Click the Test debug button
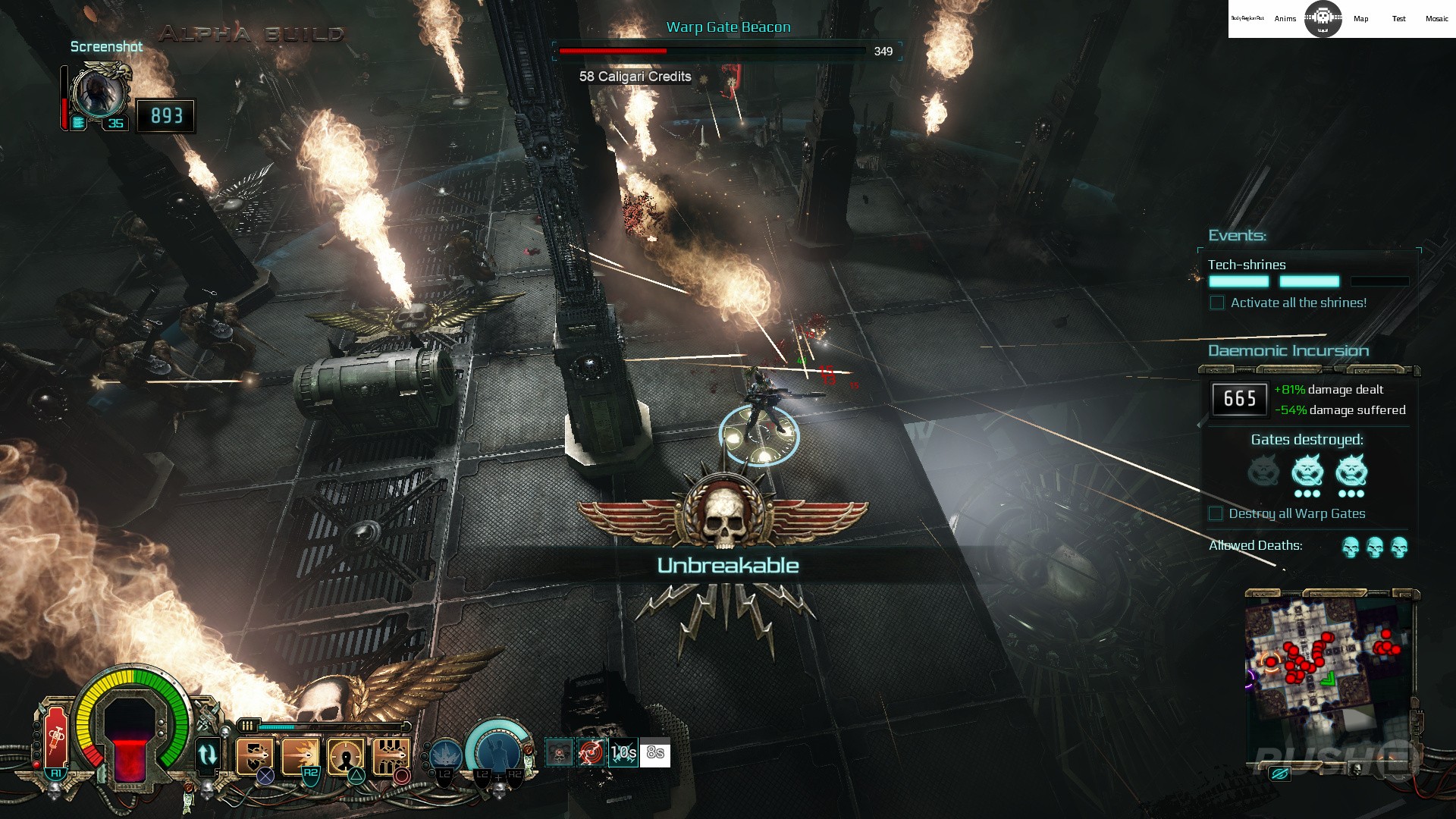1456x819 pixels. (x=1399, y=19)
